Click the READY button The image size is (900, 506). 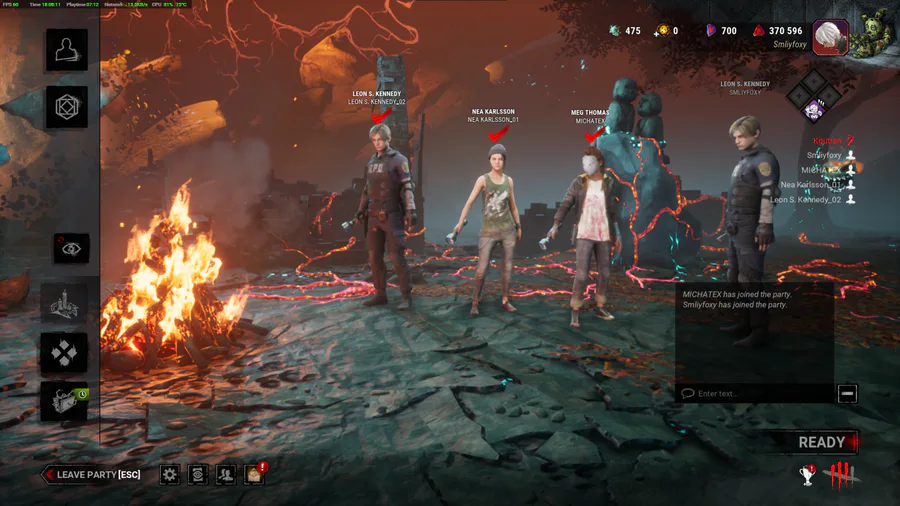click(822, 442)
